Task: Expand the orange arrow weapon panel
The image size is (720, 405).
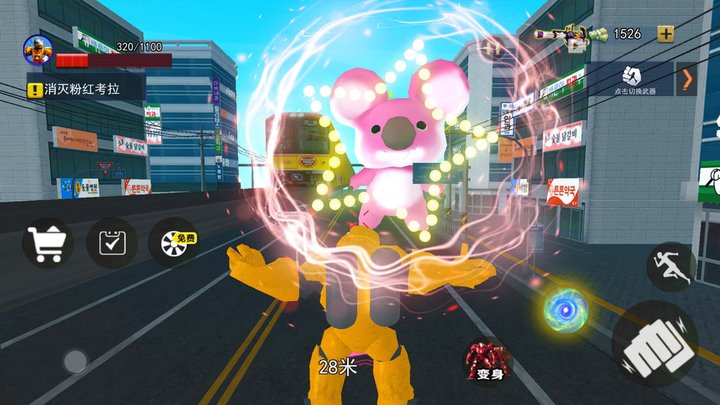Action: 687,79
